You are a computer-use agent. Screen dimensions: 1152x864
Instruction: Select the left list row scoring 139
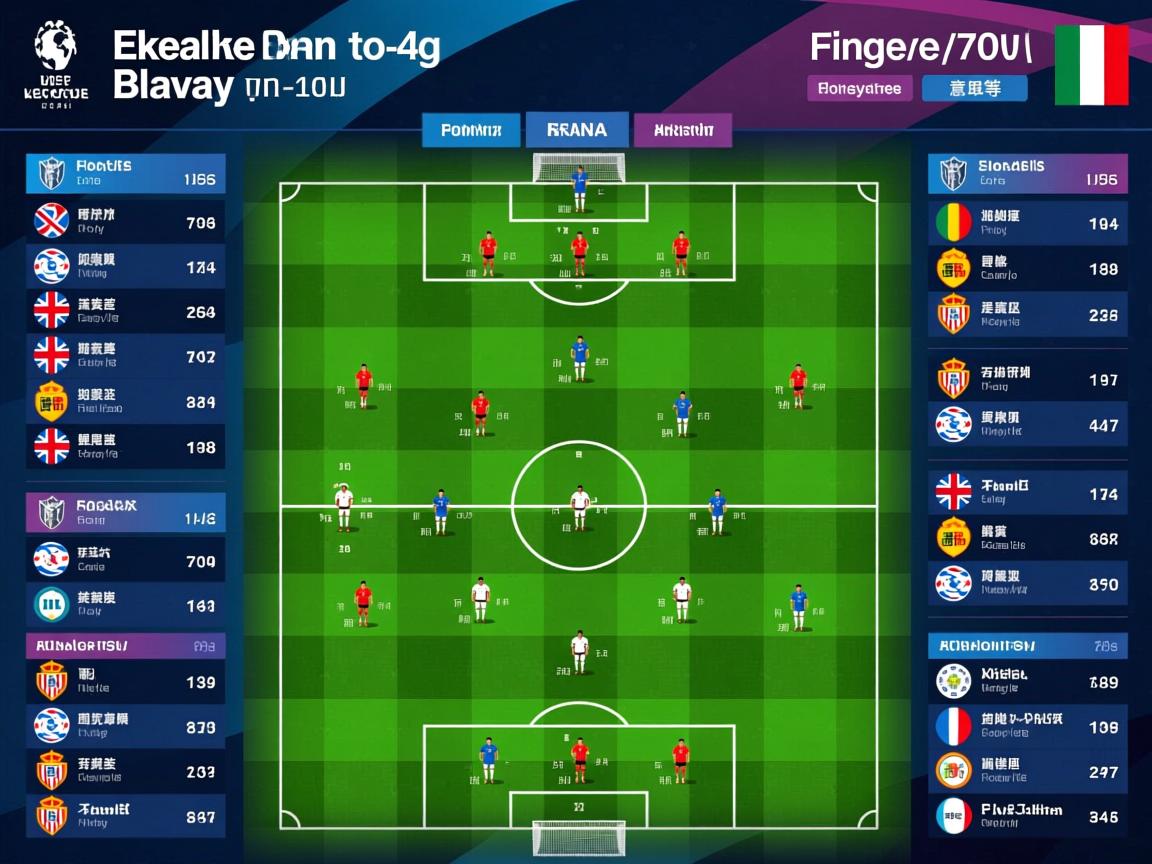pos(125,681)
